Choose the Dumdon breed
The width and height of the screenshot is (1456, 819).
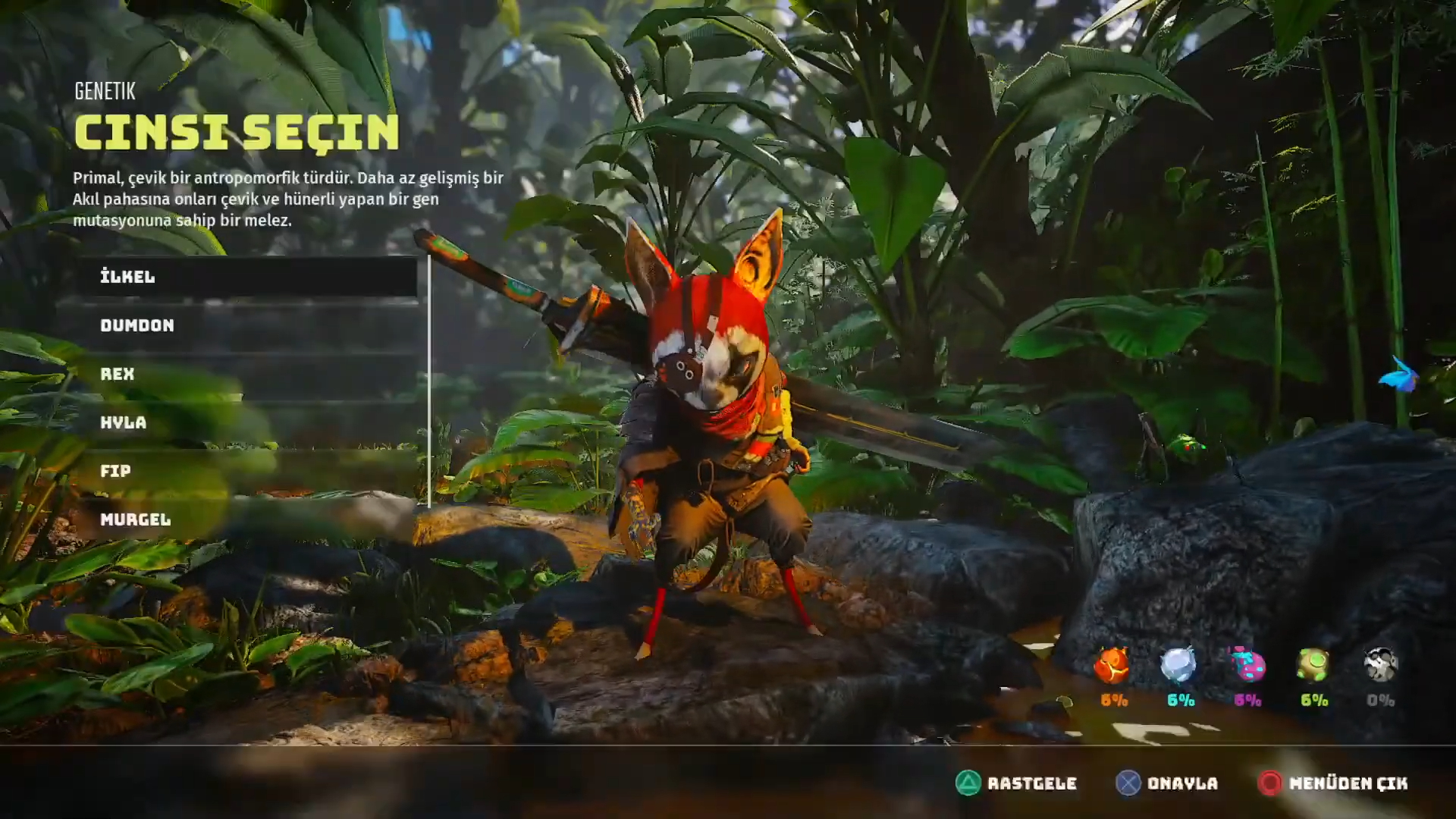pos(246,325)
